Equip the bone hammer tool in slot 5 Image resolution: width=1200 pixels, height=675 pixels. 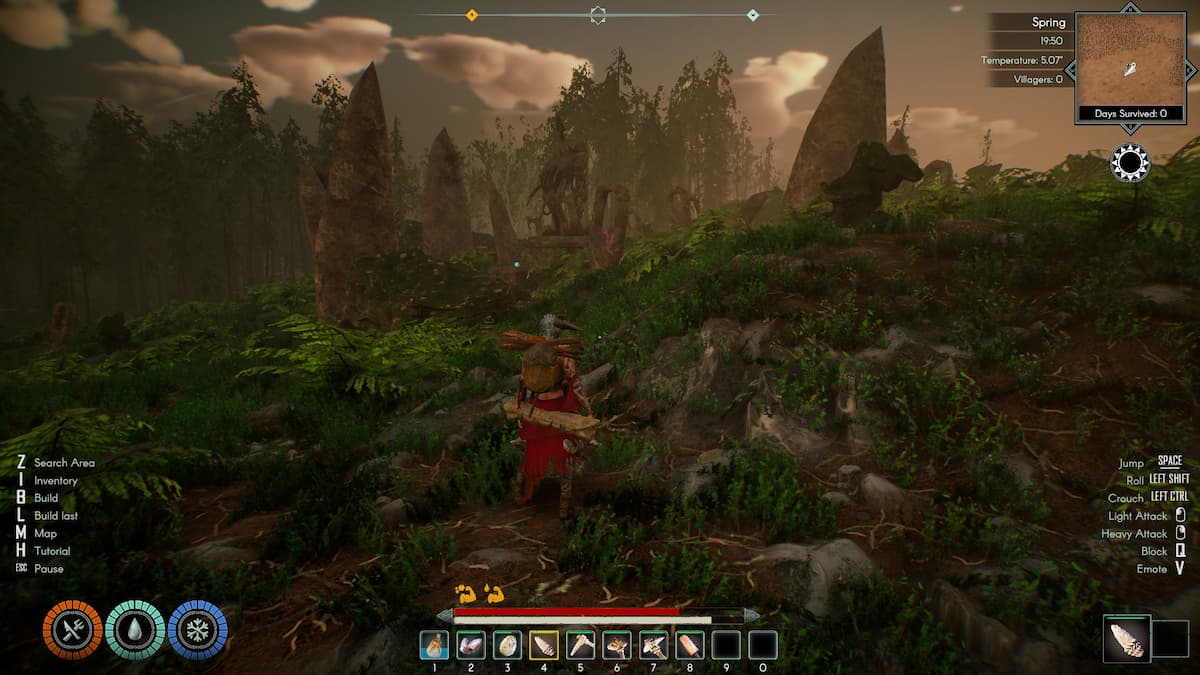click(580, 645)
